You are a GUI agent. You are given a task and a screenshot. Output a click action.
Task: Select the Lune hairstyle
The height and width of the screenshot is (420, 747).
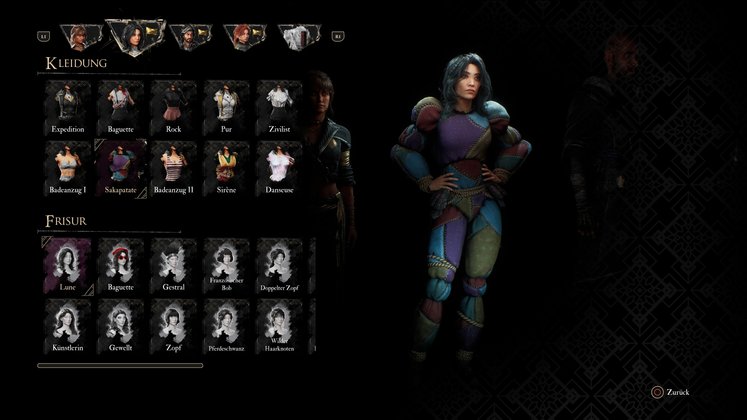(x=68, y=265)
